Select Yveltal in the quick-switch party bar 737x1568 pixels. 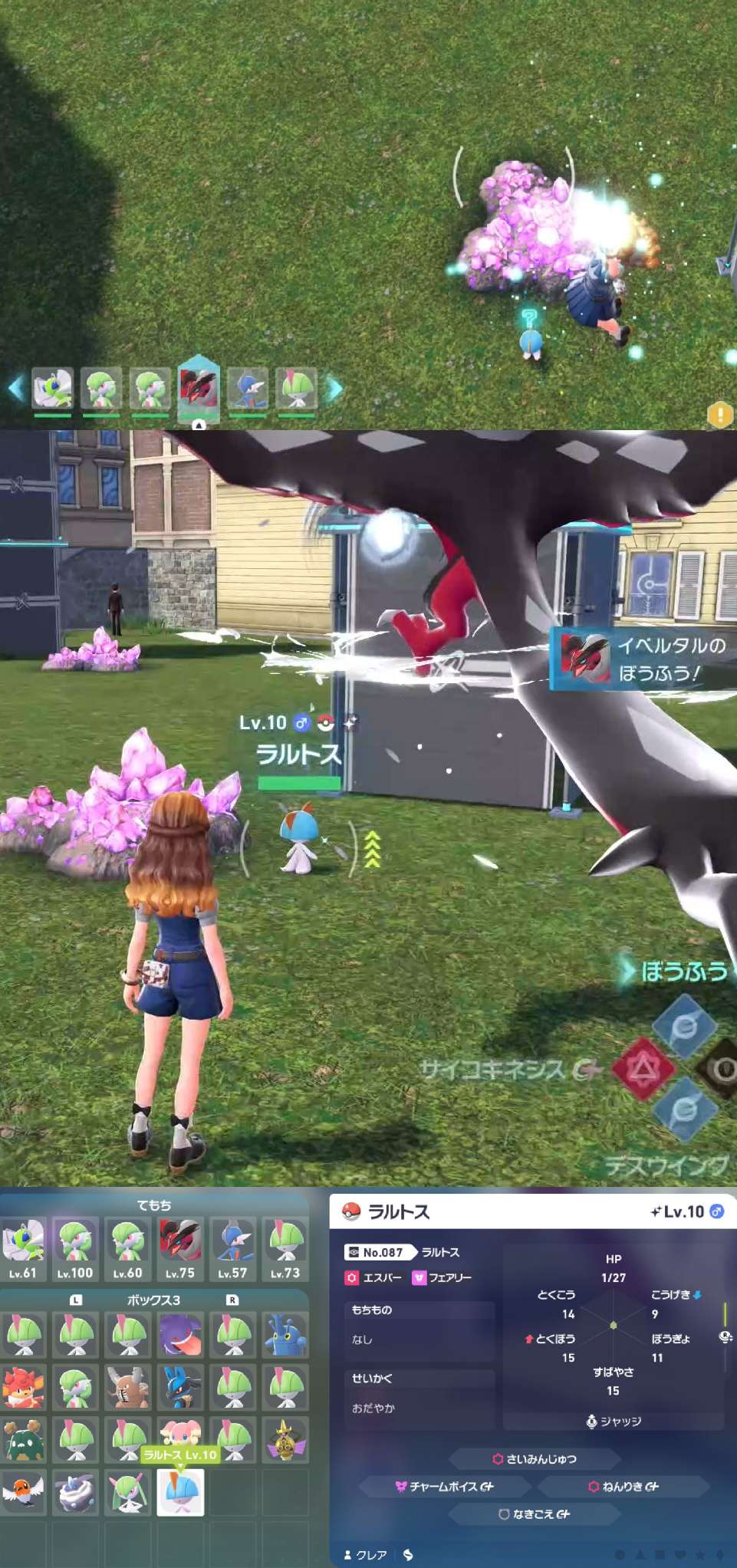click(x=199, y=388)
